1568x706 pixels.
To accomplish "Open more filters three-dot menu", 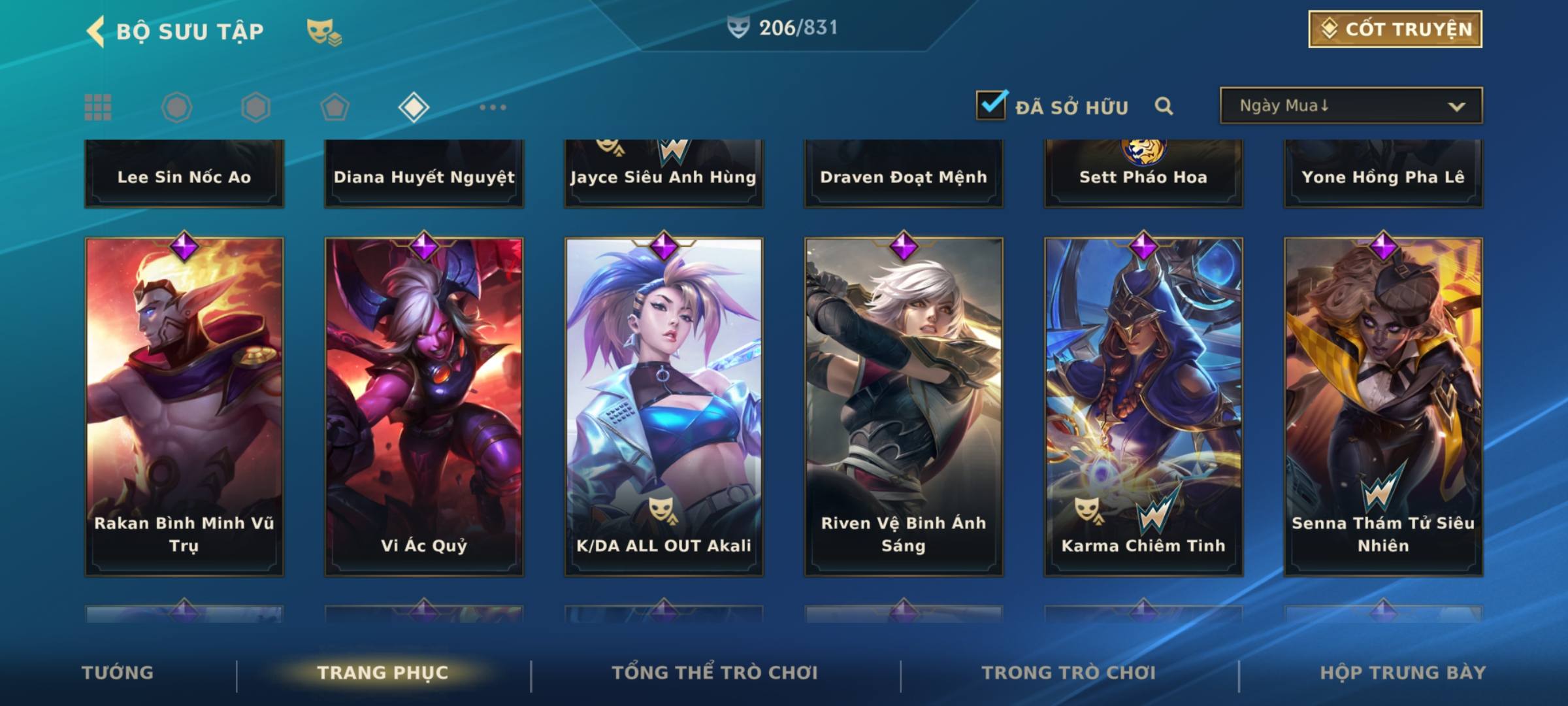I will tap(493, 107).
